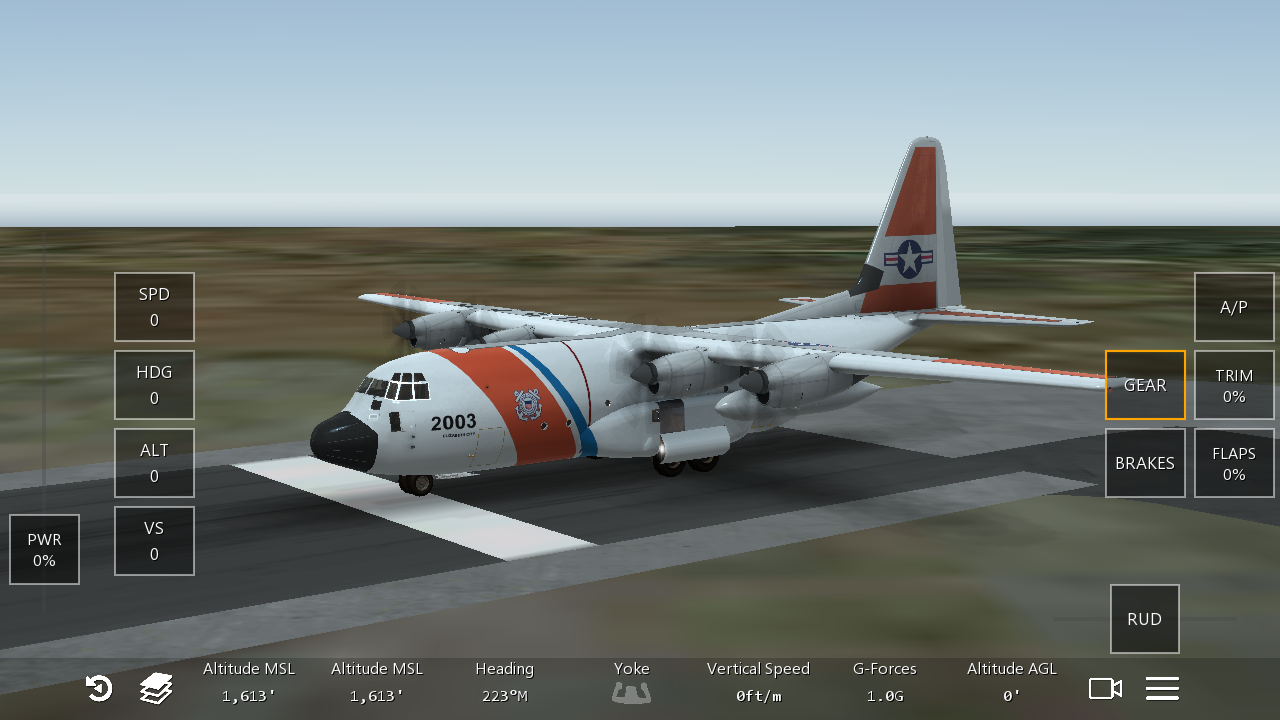
Task: Switch camera view with the camera icon
Action: click(1105, 688)
